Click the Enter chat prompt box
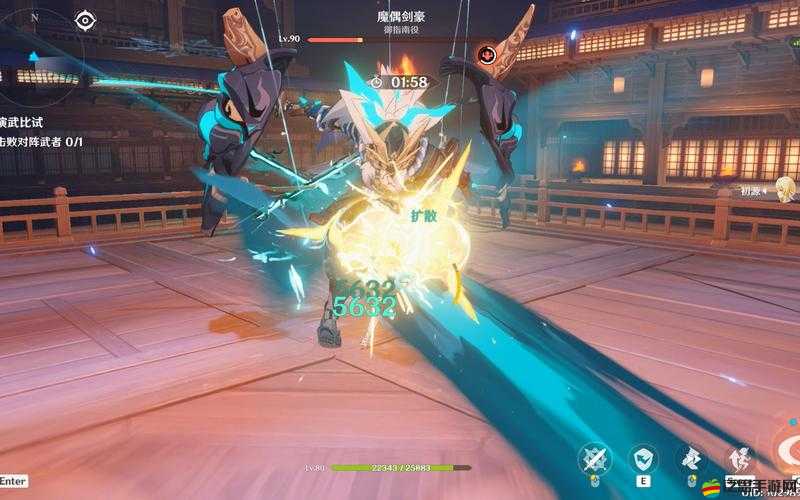Screen dimensions: 800x500 [x=14, y=481]
